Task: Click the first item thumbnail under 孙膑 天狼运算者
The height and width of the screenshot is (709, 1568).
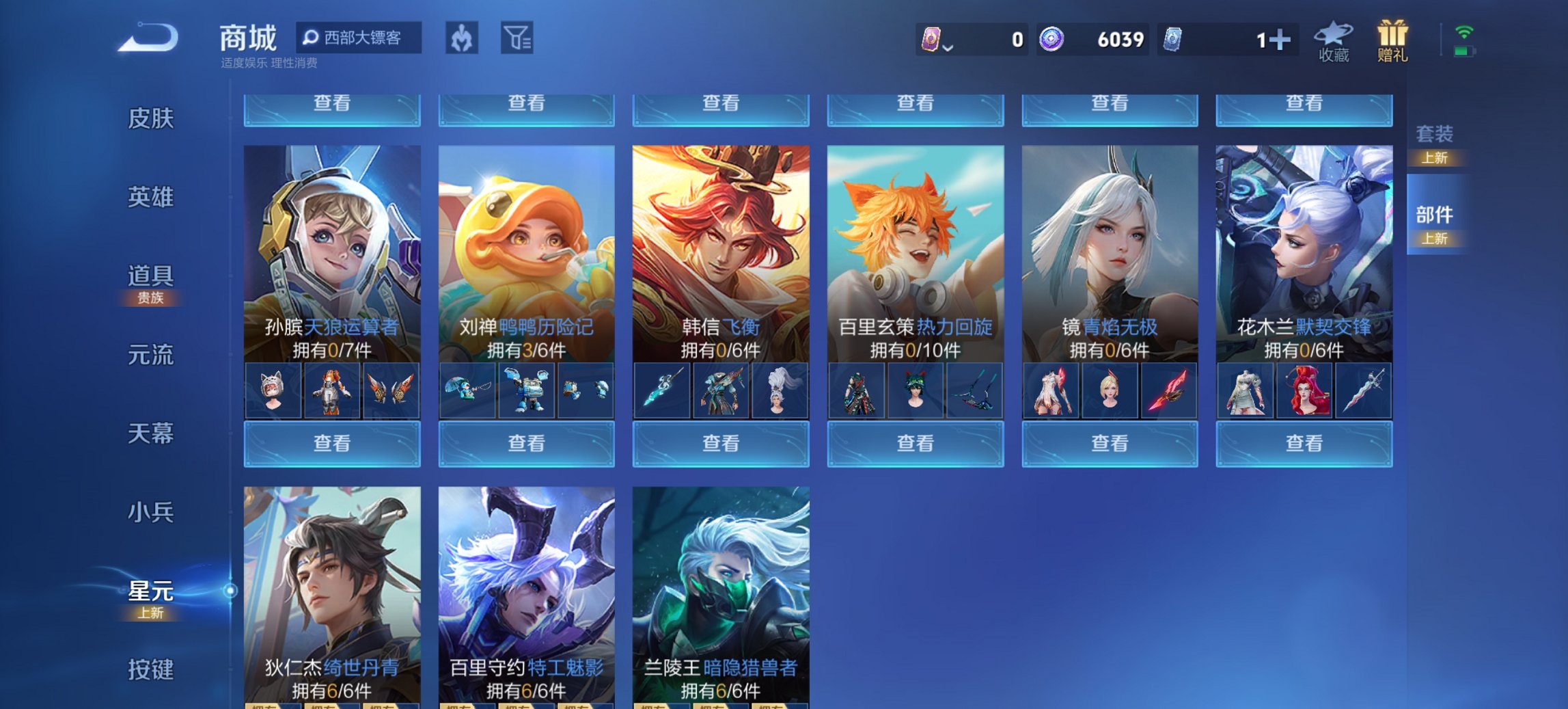Action: click(x=273, y=391)
